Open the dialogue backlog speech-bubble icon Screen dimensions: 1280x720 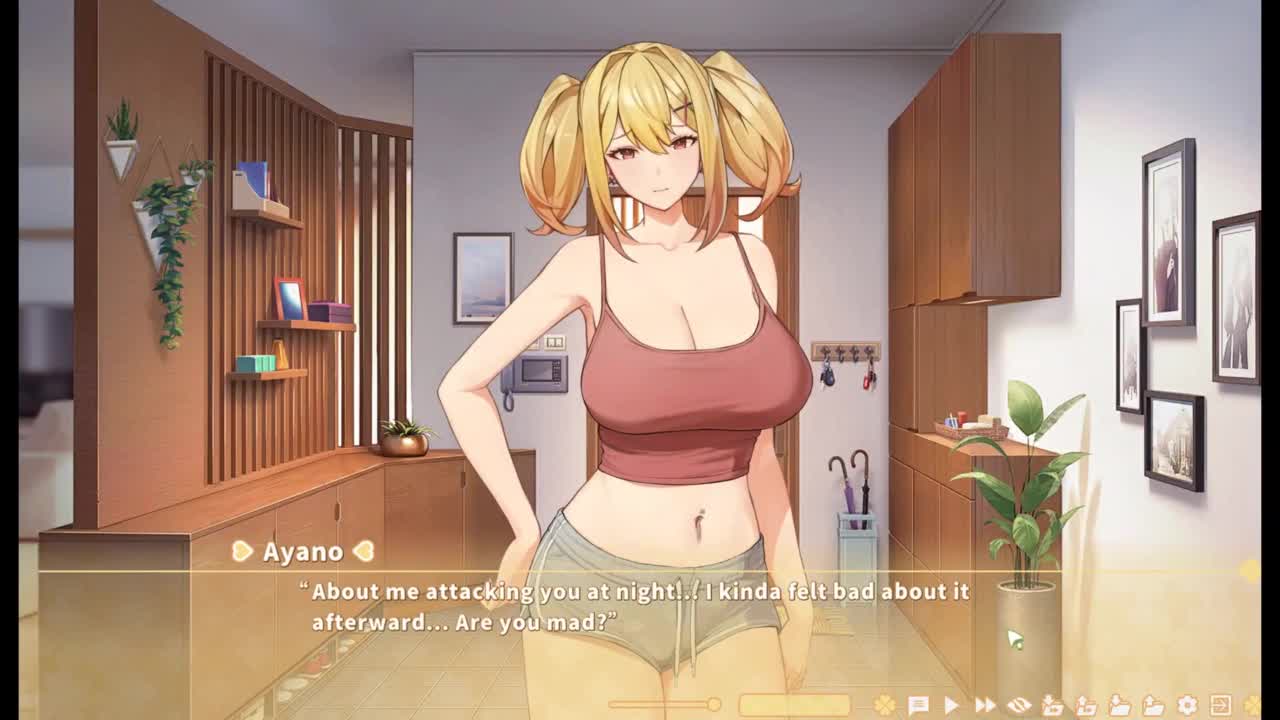[918, 706]
